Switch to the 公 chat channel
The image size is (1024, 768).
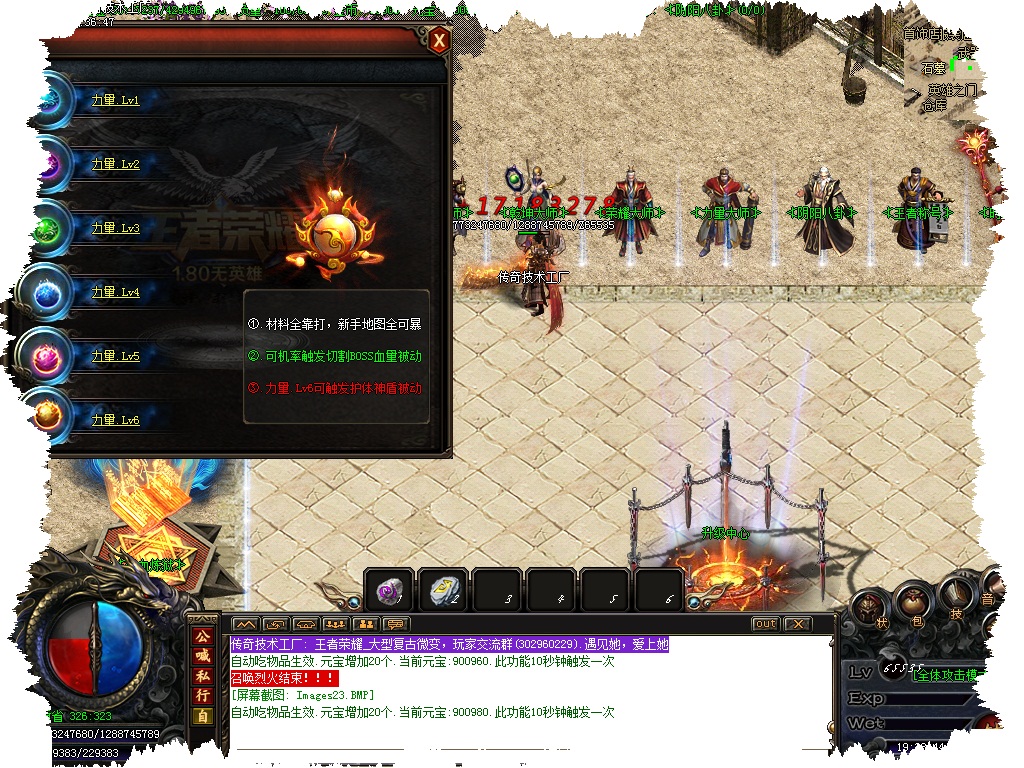tap(203, 636)
